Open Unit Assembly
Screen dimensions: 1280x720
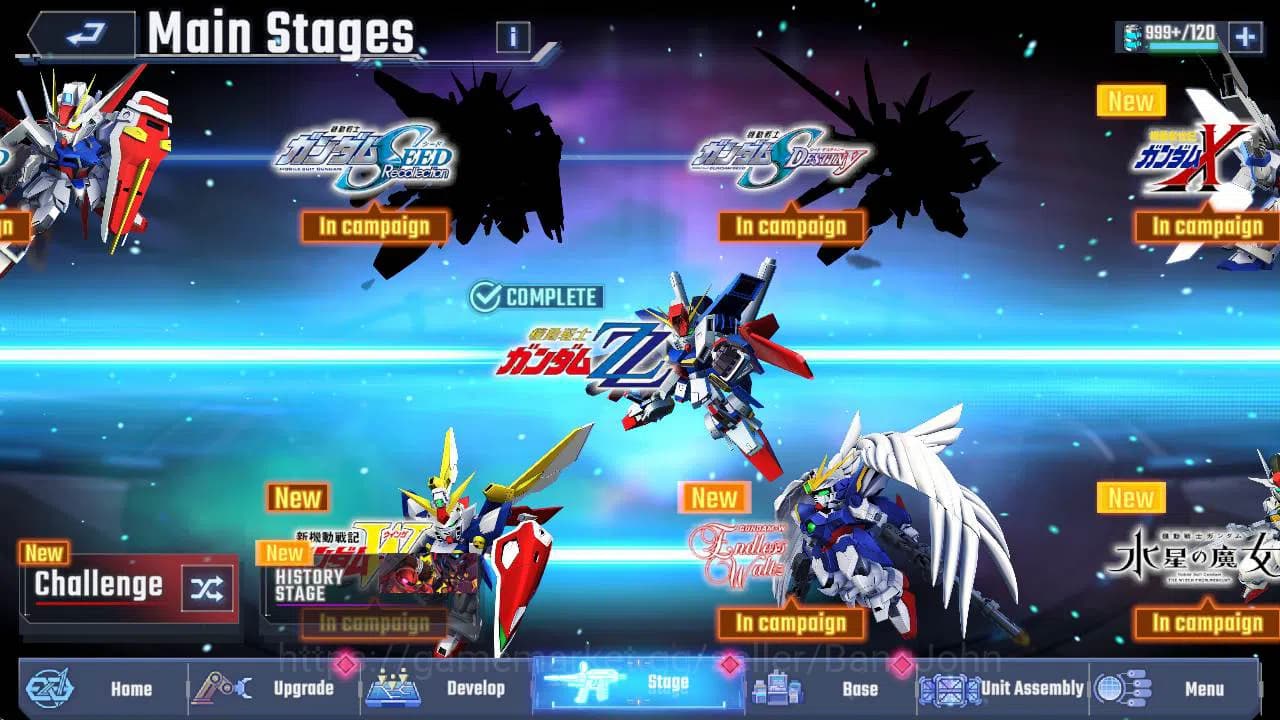[x=1000, y=689]
